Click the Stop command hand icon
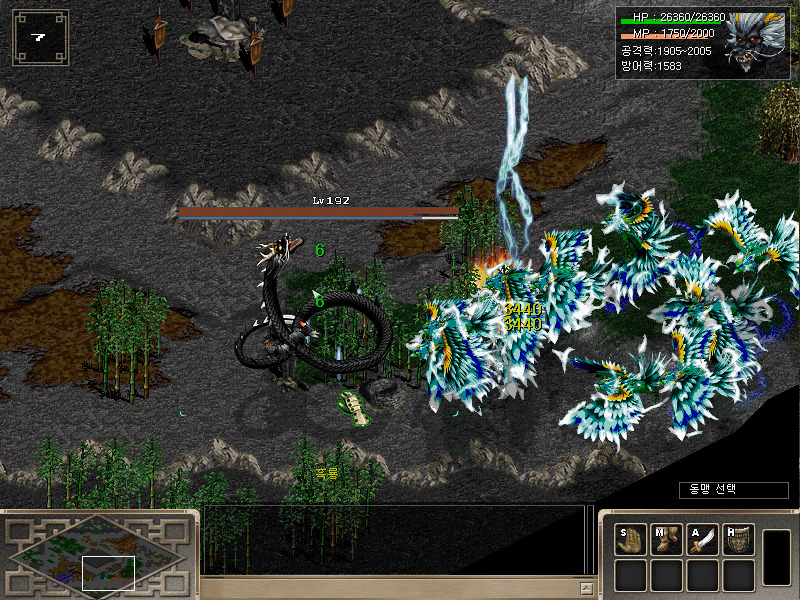 point(631,540)
